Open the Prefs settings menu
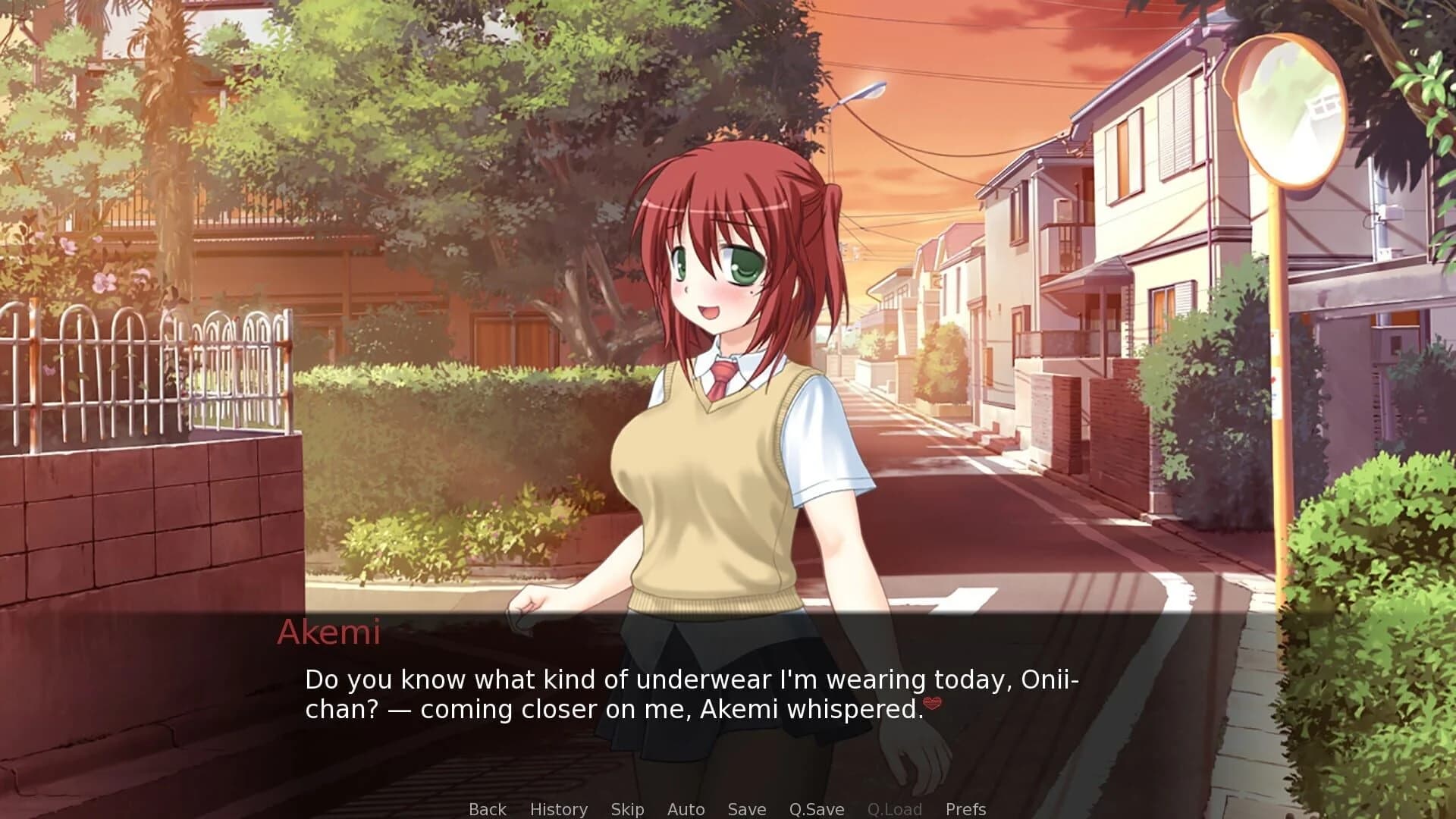Screen dimensions: 1456x819 (965, 809)
